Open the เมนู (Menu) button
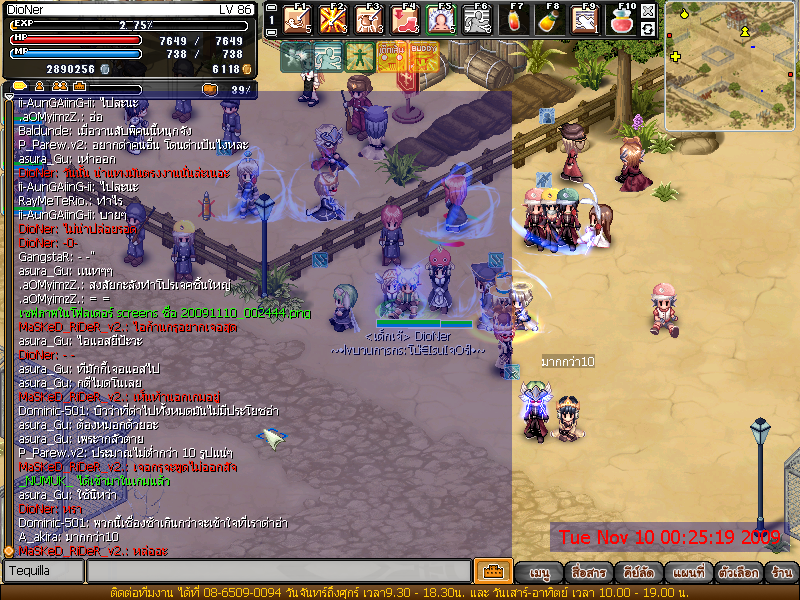The width and height of the screenshot is (800, 600). coord(539,573)
